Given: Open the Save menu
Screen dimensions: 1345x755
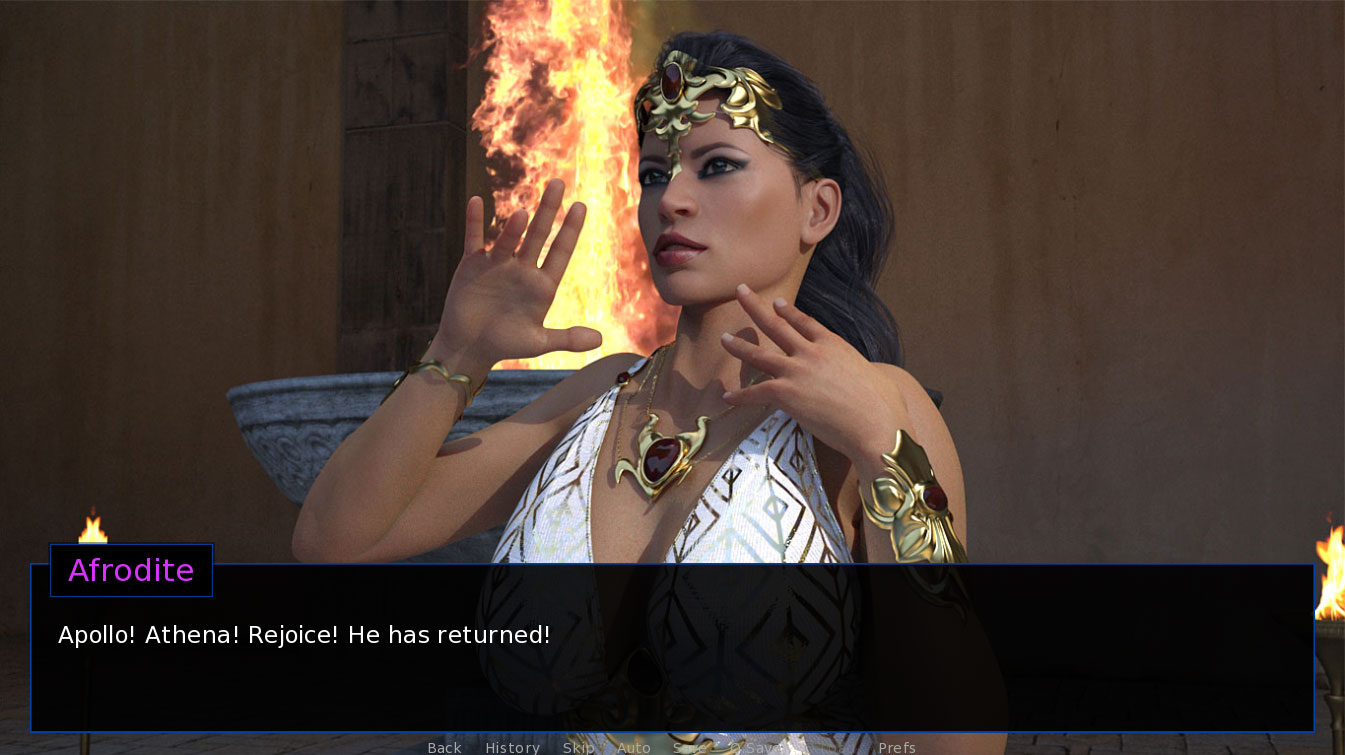Looking at the screenshot, I should coord(689,747).
